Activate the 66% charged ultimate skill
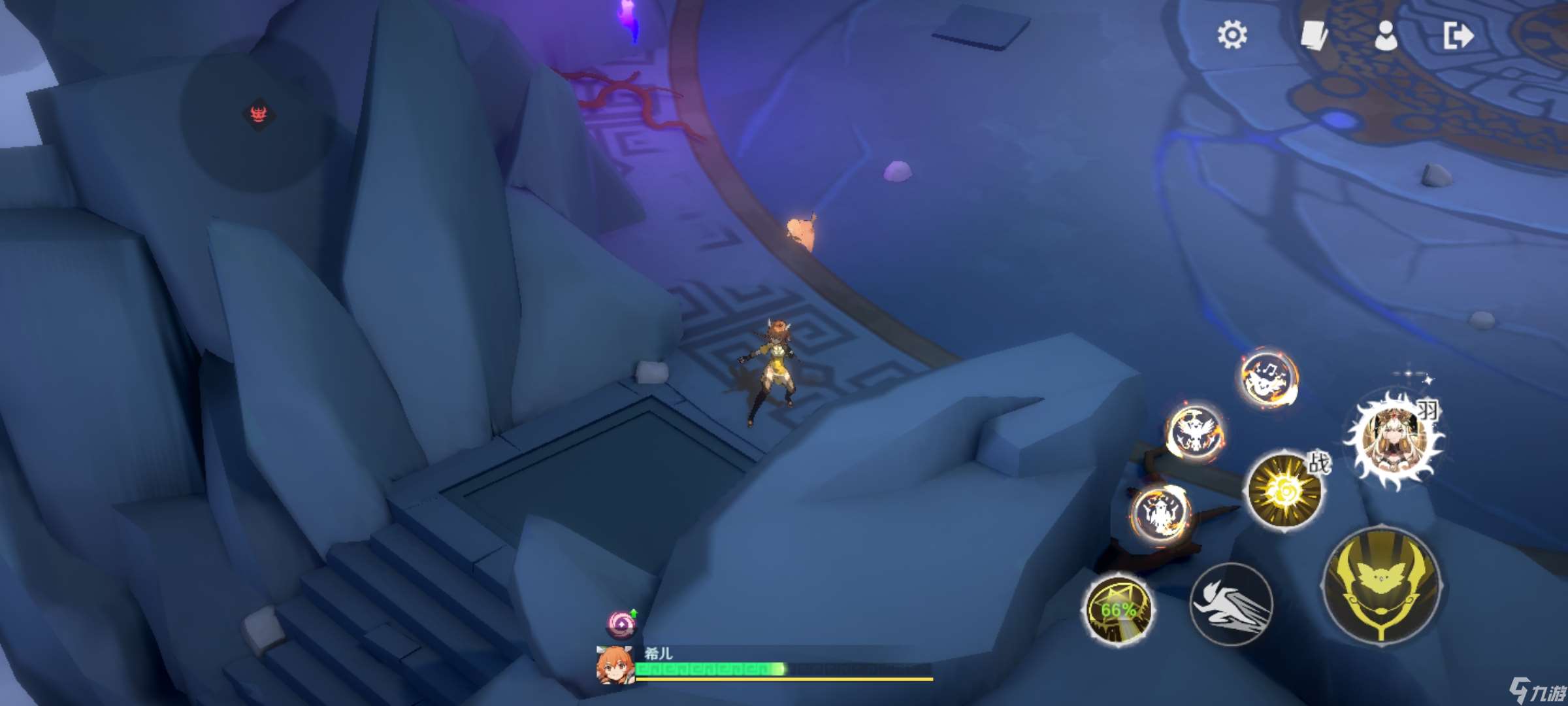1568x706 pixels. tap(1118, 610)
